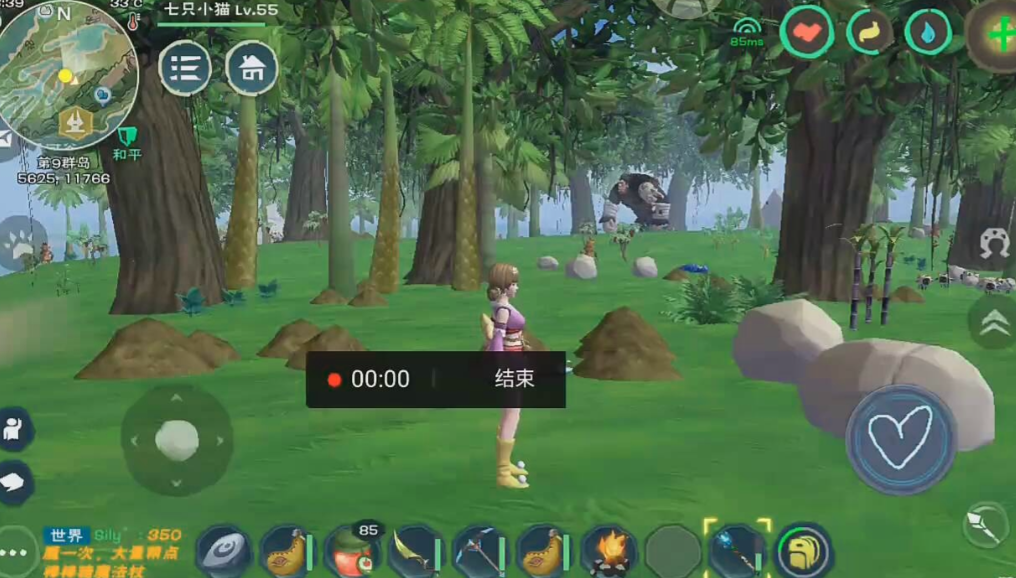
Task: Tap the paw print button
Action: pyautogui.click(x=21, y=243)
